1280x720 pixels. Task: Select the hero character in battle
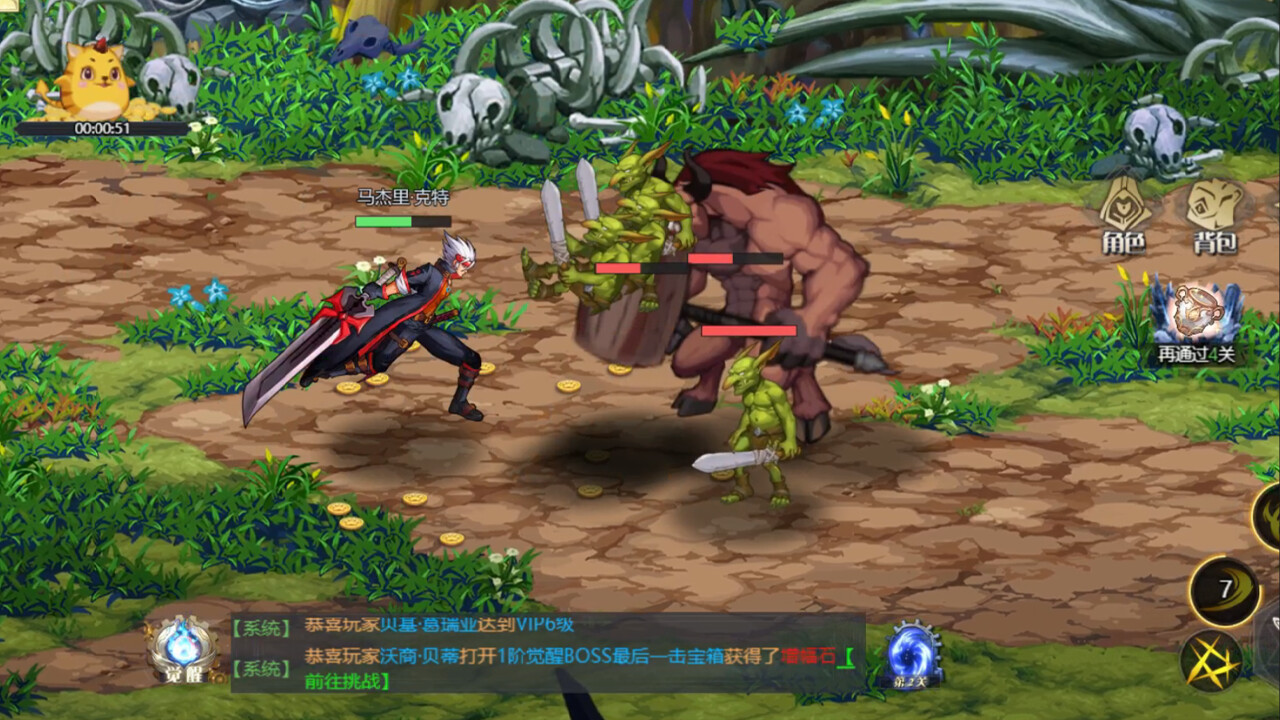click(400, 320)
